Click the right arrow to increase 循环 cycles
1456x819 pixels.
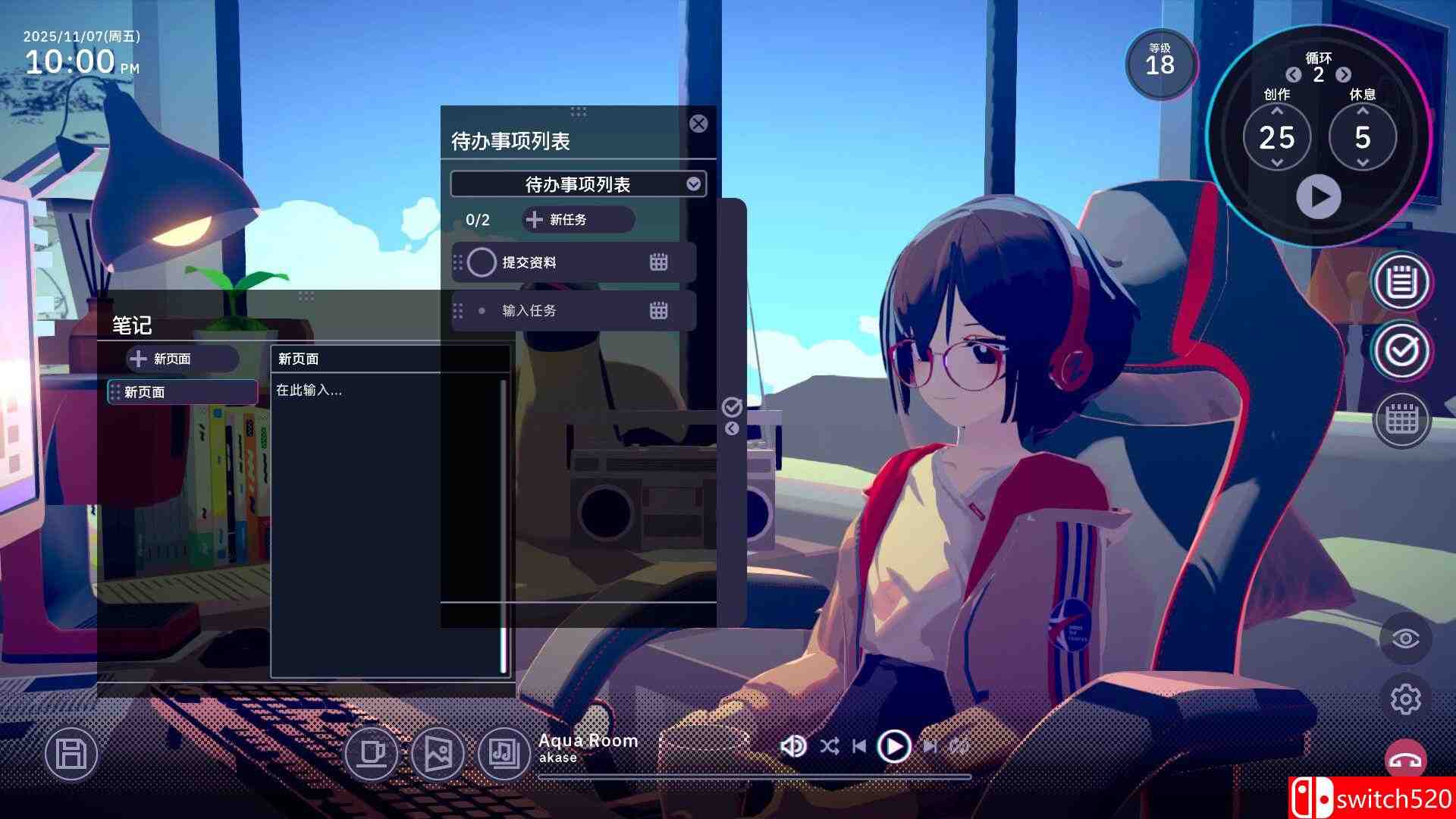(1345, 76)
